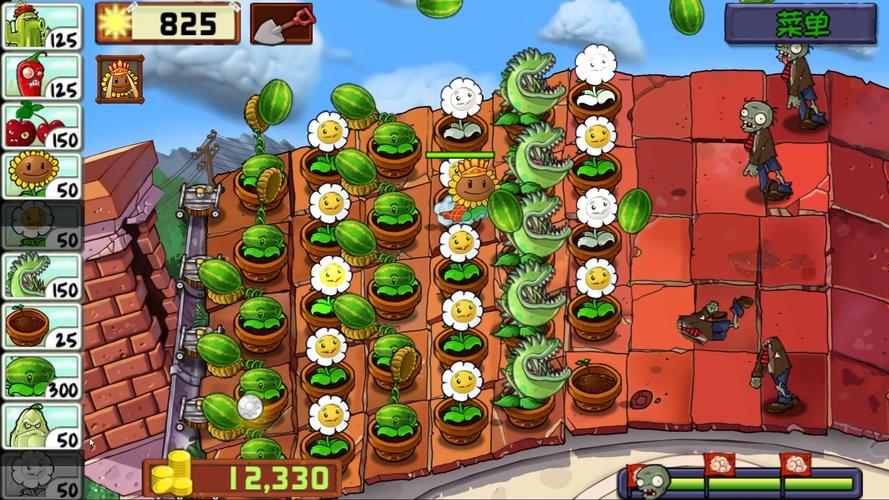Choose the Sunflower seed packet

tap(42, 176)
